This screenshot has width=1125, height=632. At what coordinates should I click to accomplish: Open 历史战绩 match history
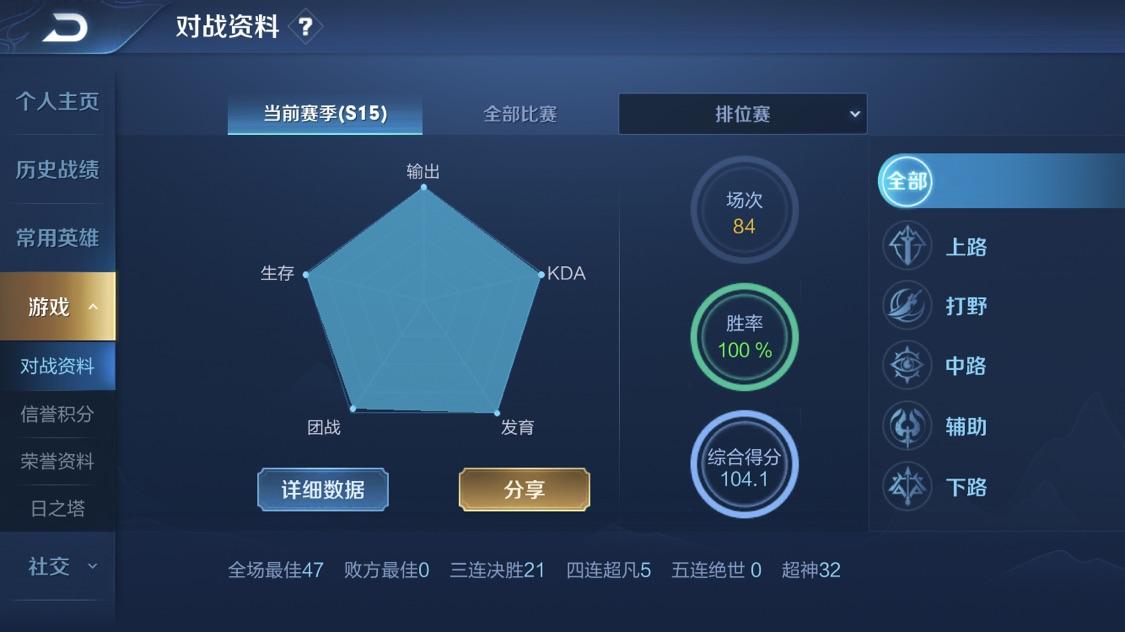57,170
